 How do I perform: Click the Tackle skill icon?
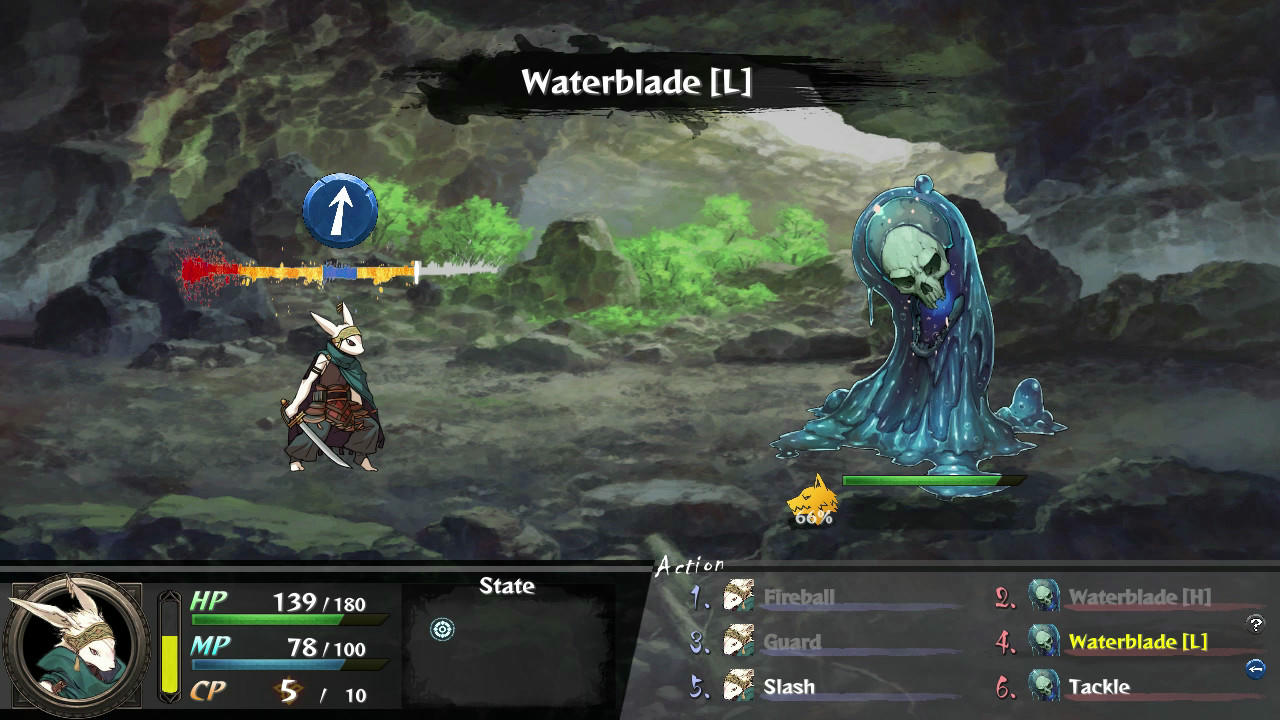[x=1044, y=687]
